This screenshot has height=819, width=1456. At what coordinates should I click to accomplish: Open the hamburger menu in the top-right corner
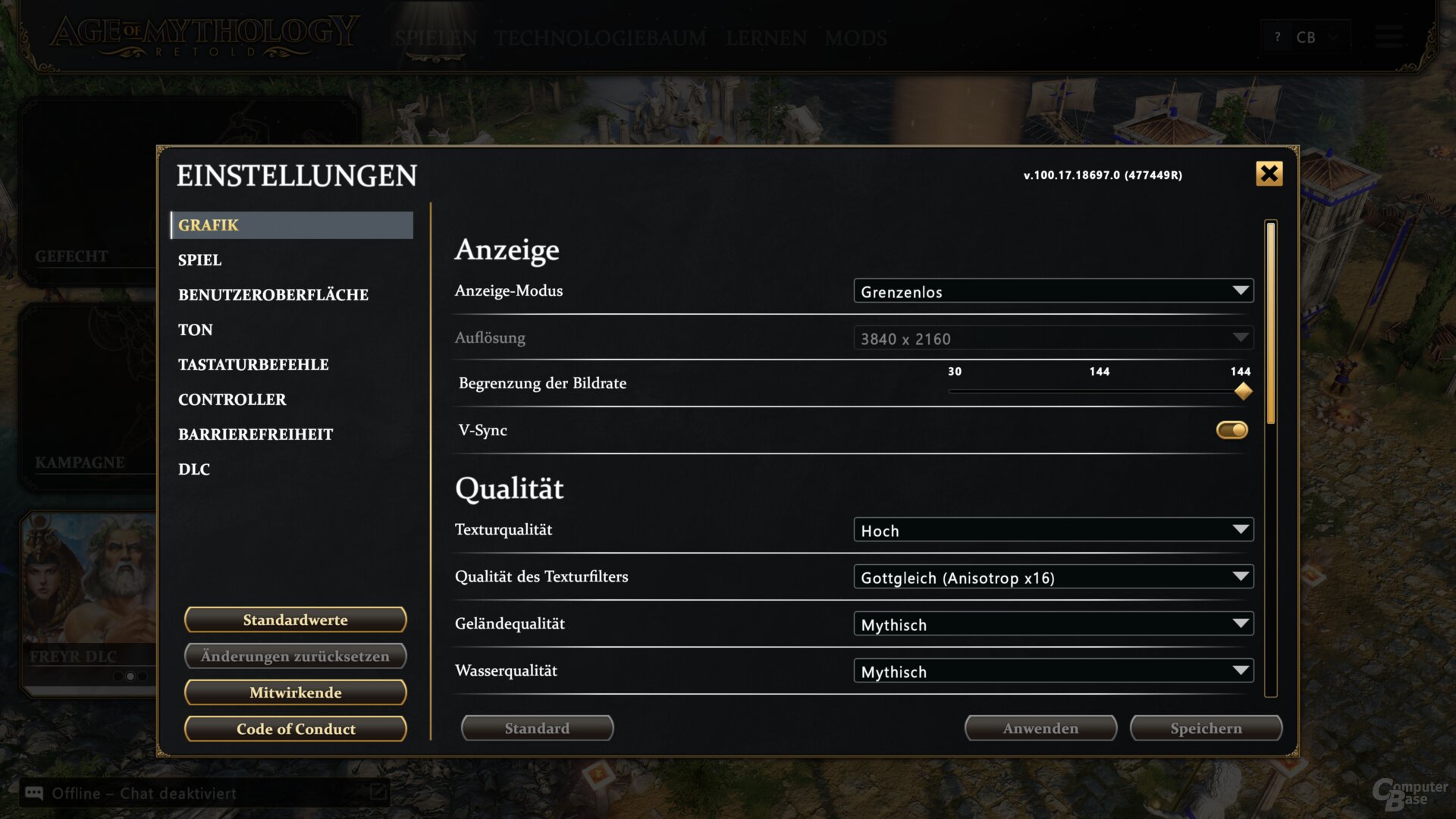click(1390, 37)
